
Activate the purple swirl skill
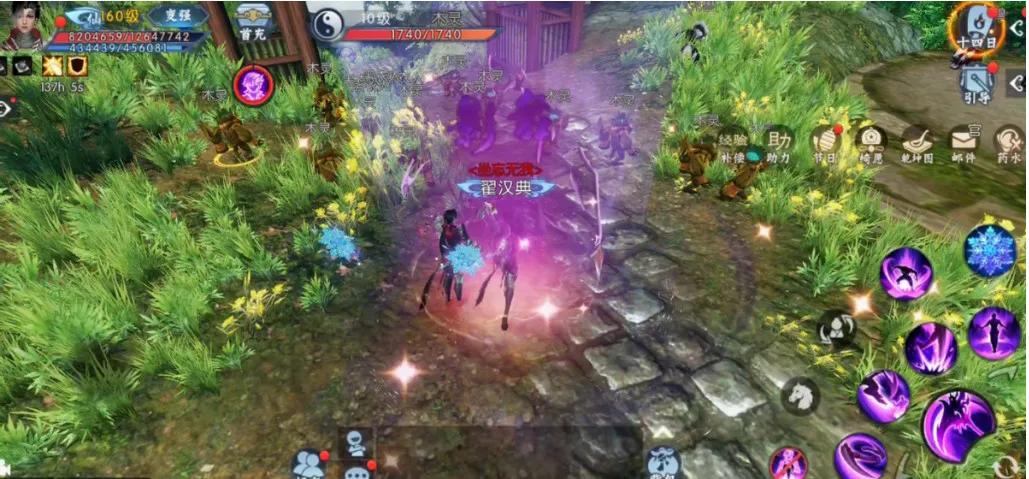coord(860,457)
